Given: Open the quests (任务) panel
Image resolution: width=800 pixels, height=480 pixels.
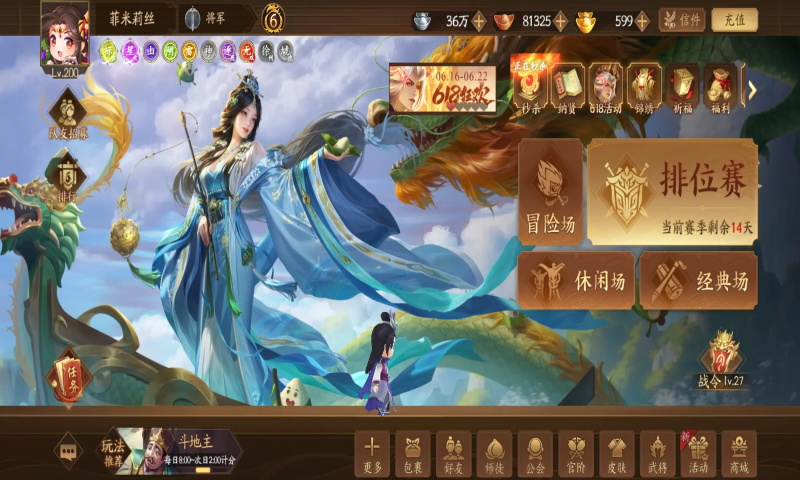Looking at the screenshot, I should click(68, 378).
